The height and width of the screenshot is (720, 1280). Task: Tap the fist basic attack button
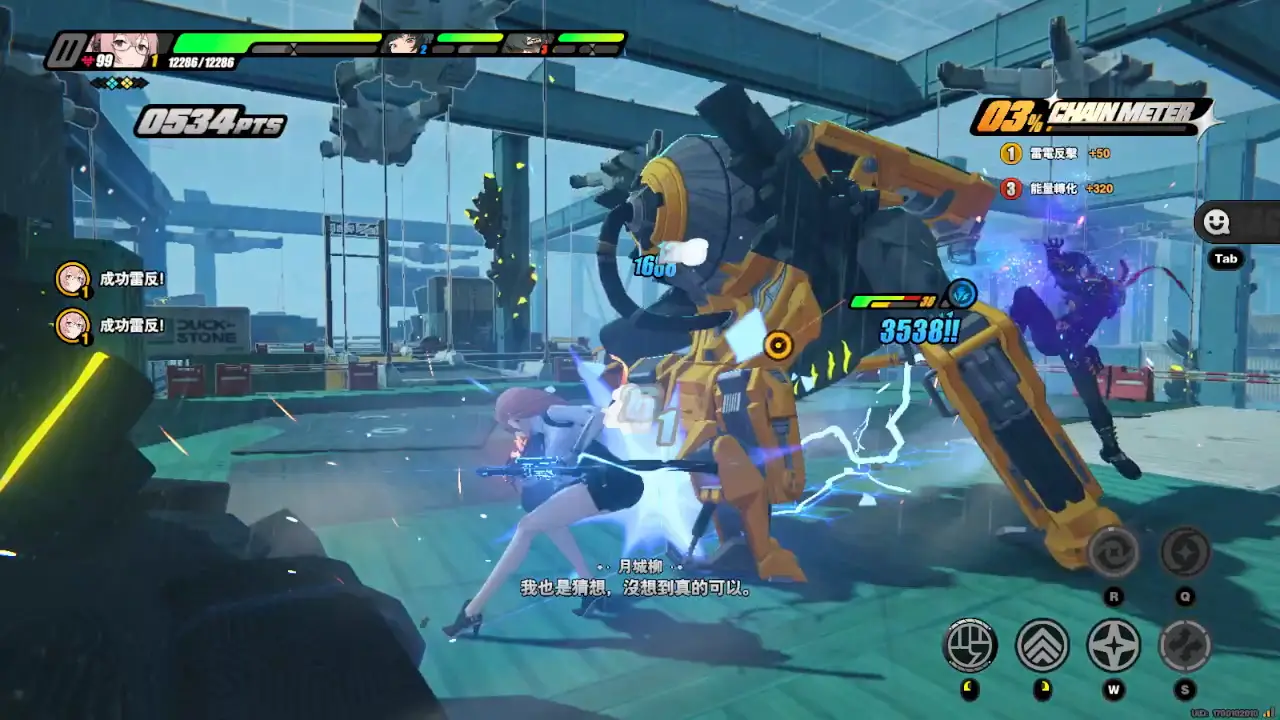(x=970, y=645)
